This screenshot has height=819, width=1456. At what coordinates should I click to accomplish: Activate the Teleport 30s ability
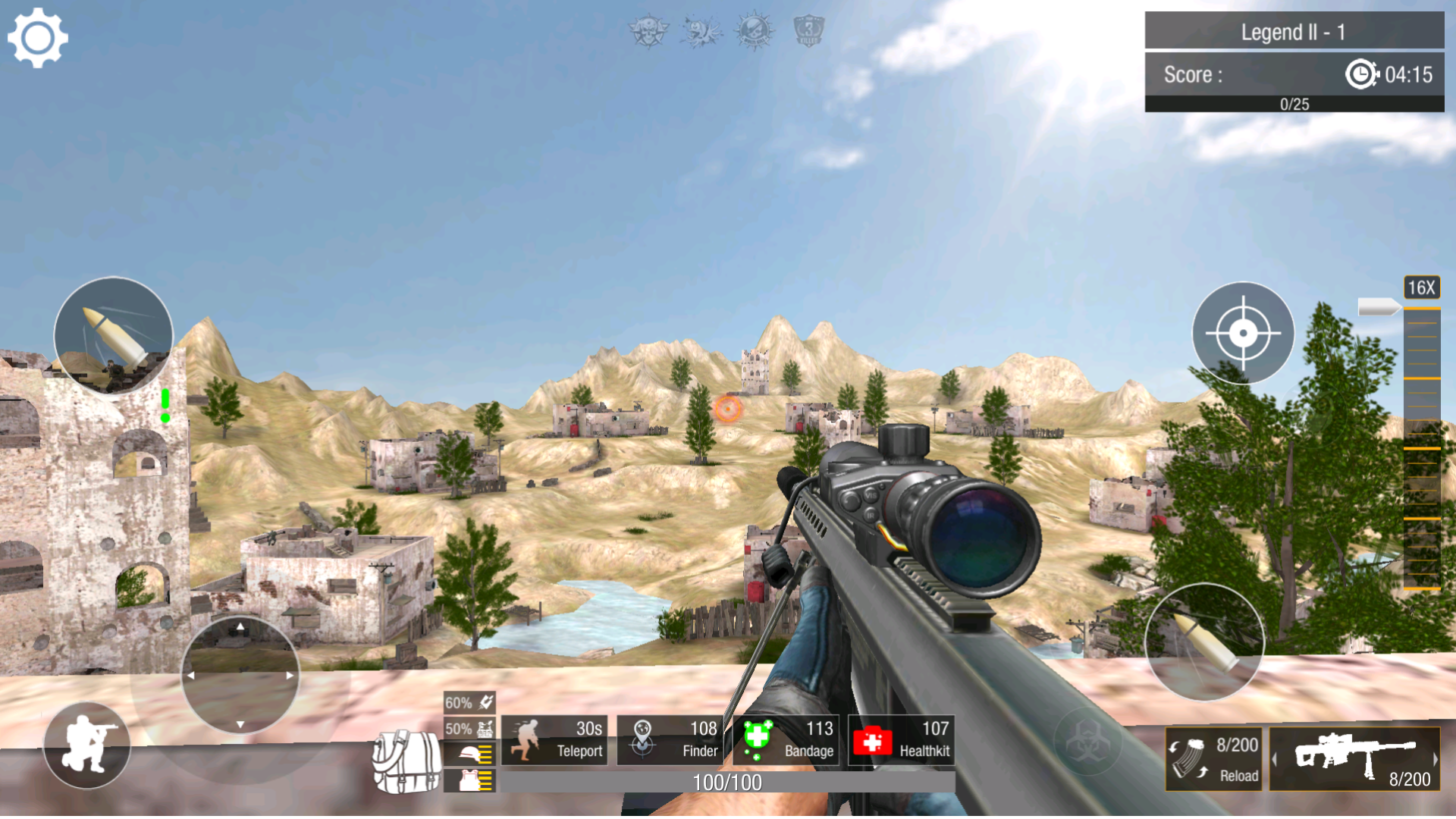[554, 740]
